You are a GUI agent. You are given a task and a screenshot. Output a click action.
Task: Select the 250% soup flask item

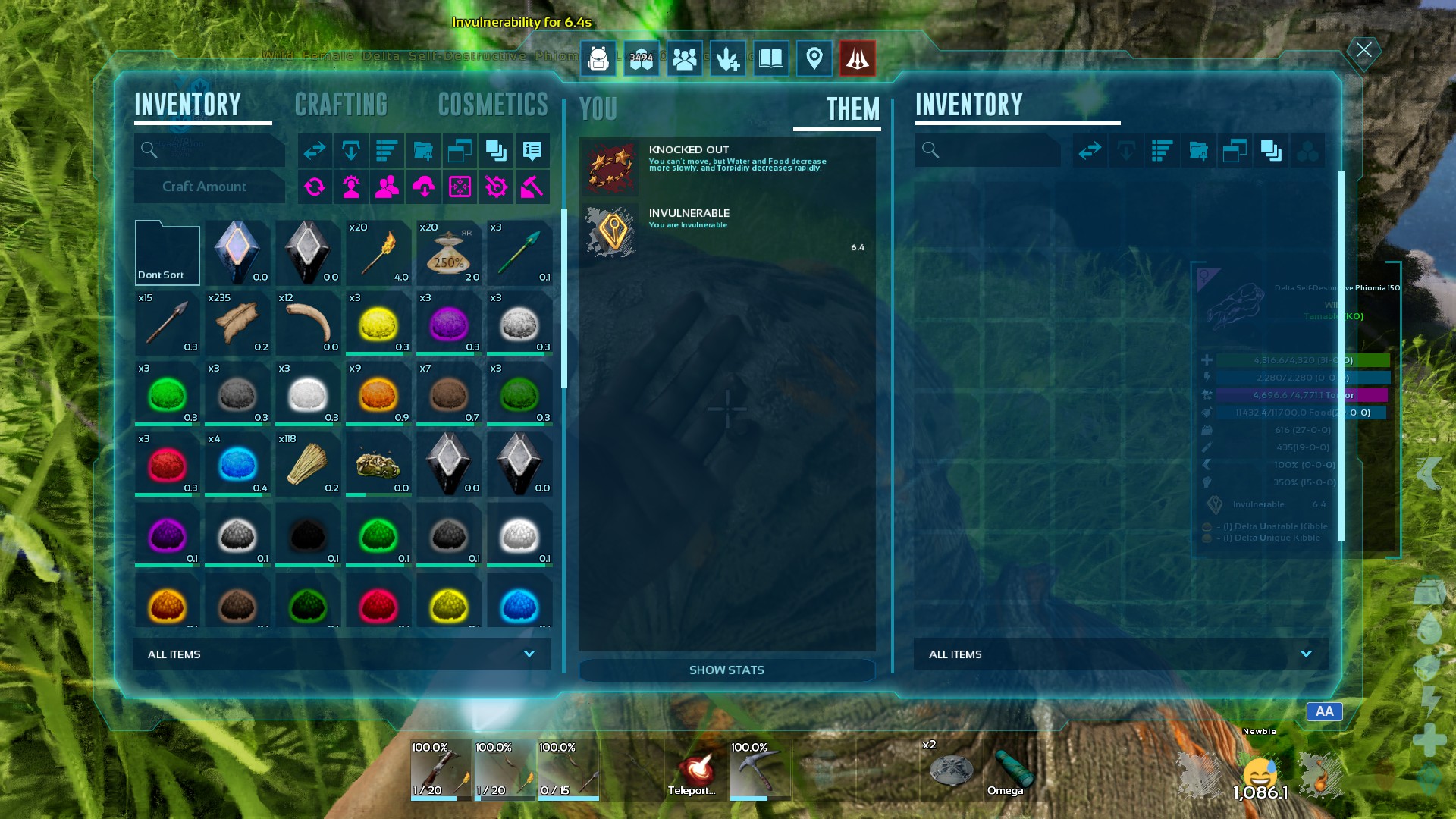449,253
